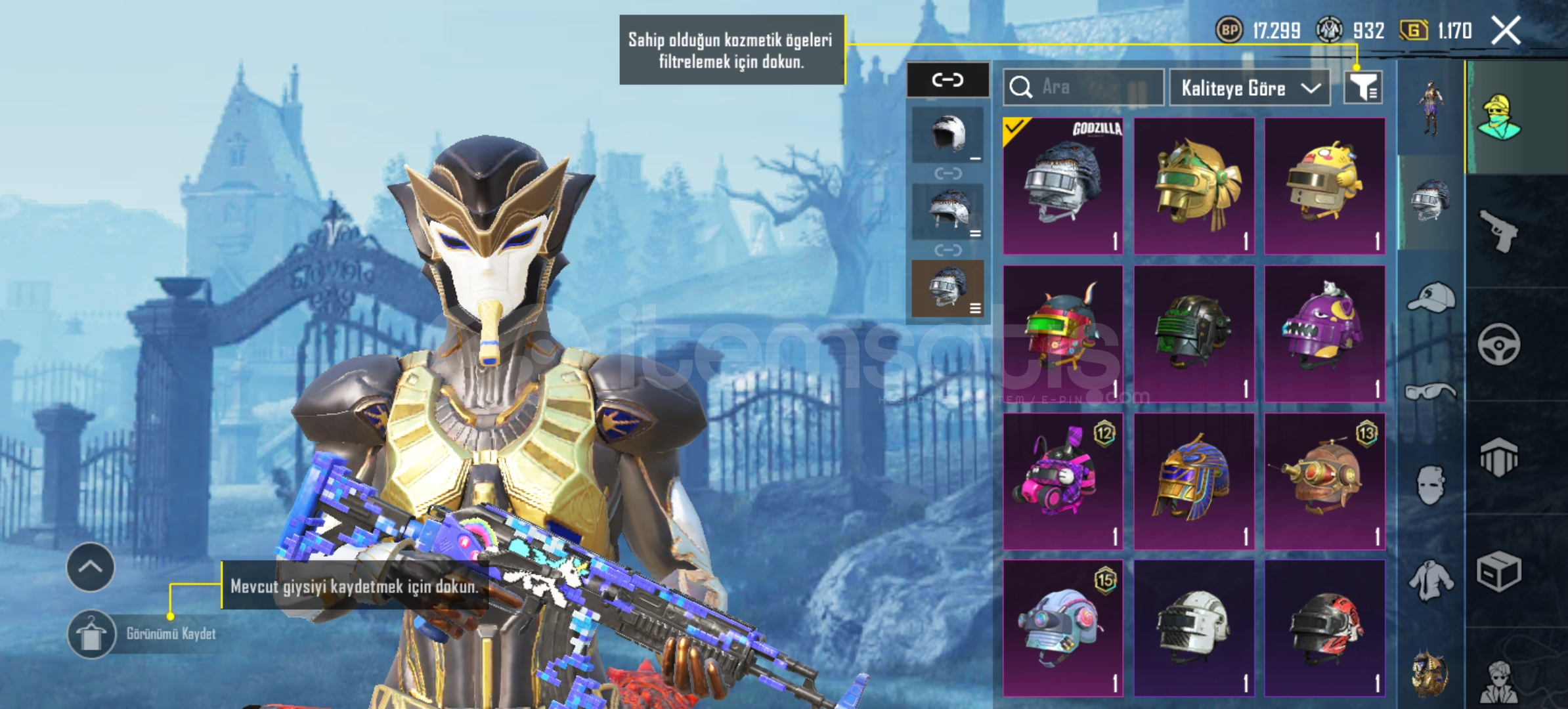Select the steampunk goggles helmet marked 13

tap(1324, 481)
